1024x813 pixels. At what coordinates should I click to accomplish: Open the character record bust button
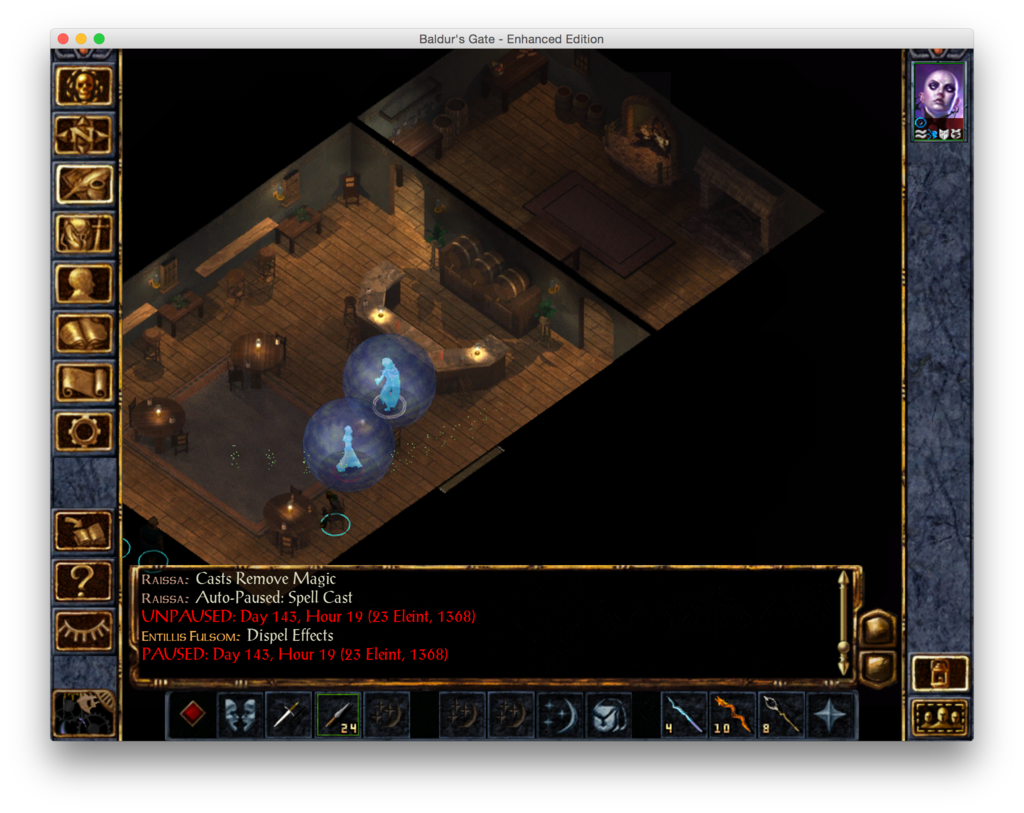84,283
